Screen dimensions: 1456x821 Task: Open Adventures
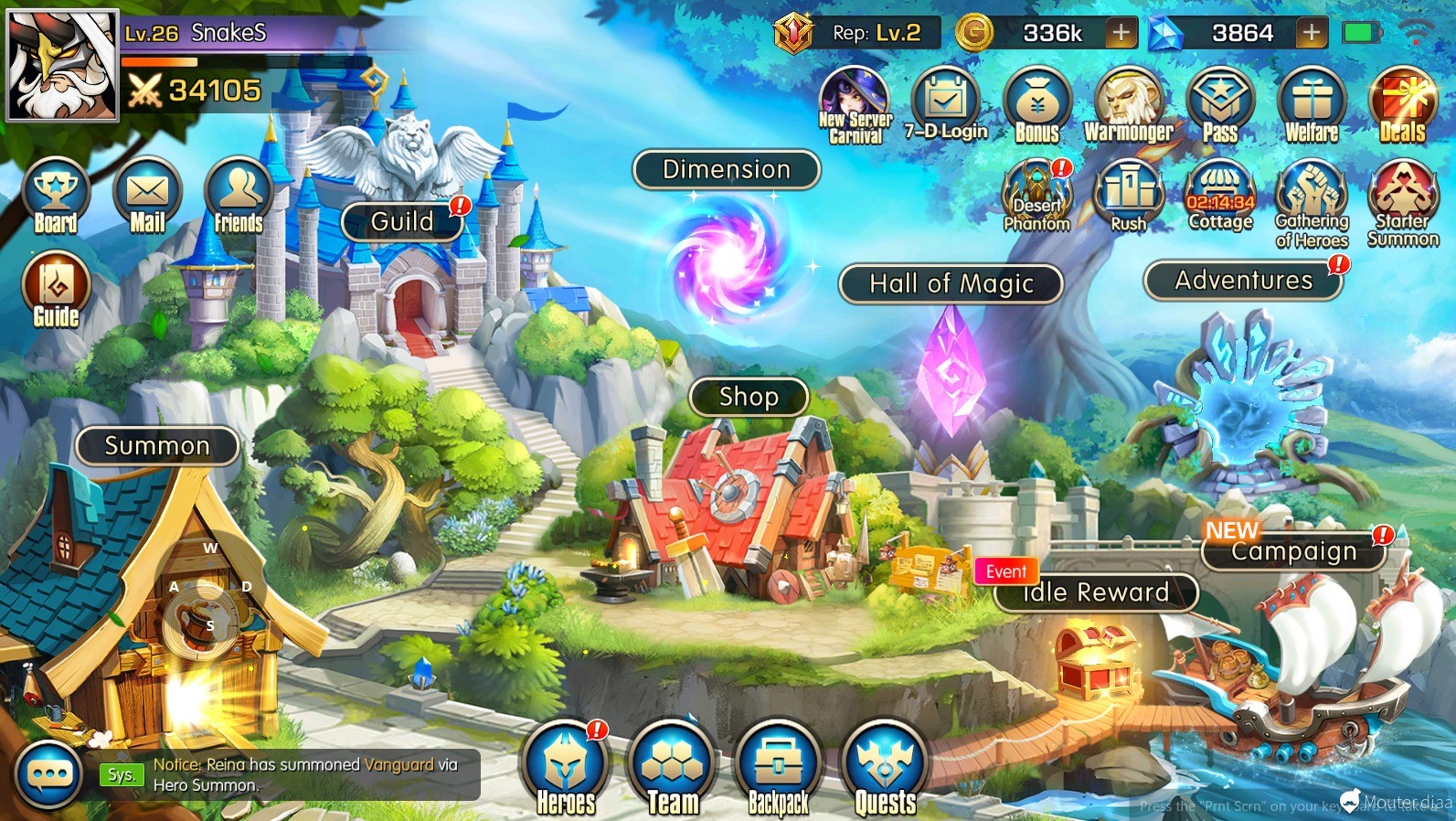pyautogui.click(x=1243, y=281)
